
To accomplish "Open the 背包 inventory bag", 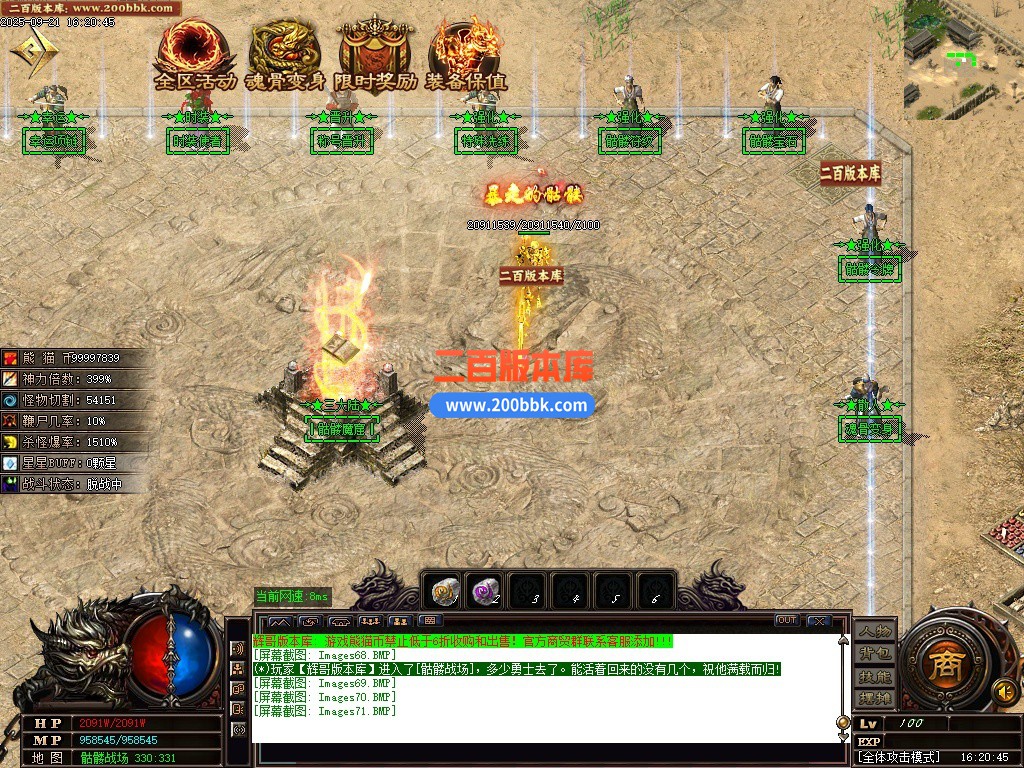I will [x=874, y=654].
